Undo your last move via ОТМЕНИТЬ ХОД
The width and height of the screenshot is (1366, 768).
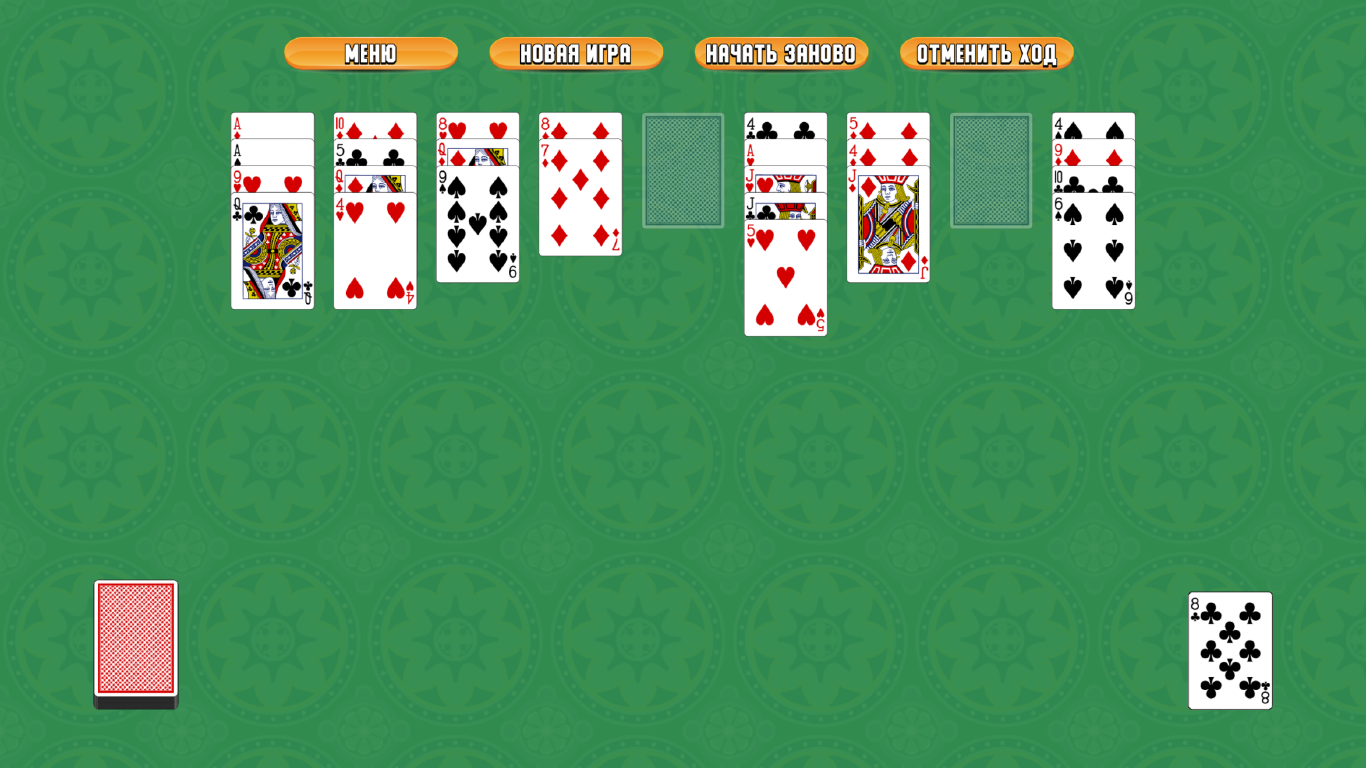click(986, 54)
